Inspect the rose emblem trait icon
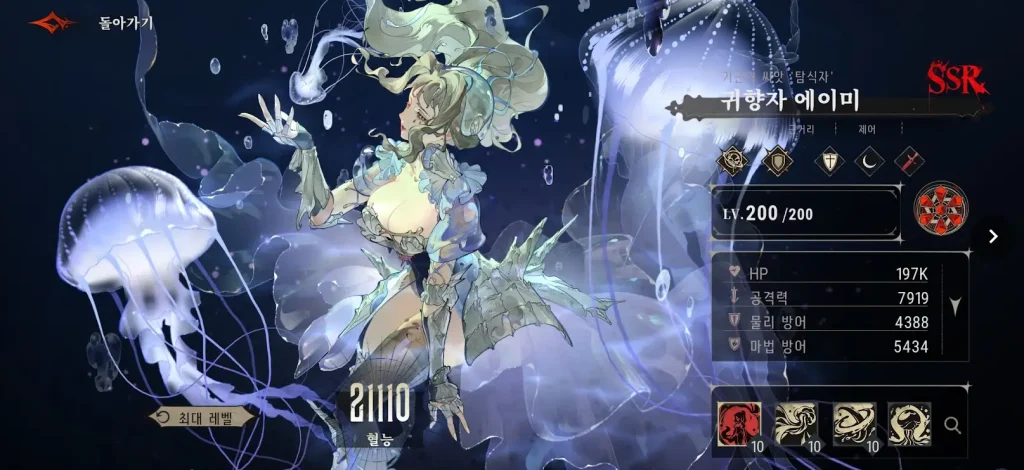The height and width of the screenshot is (470, 1024). tap(736, 160)
